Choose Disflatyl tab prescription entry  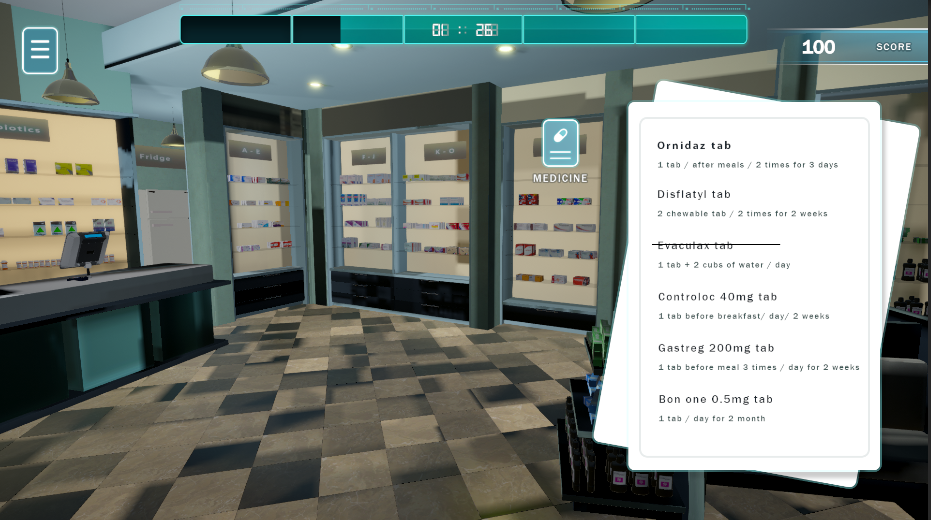694,194
